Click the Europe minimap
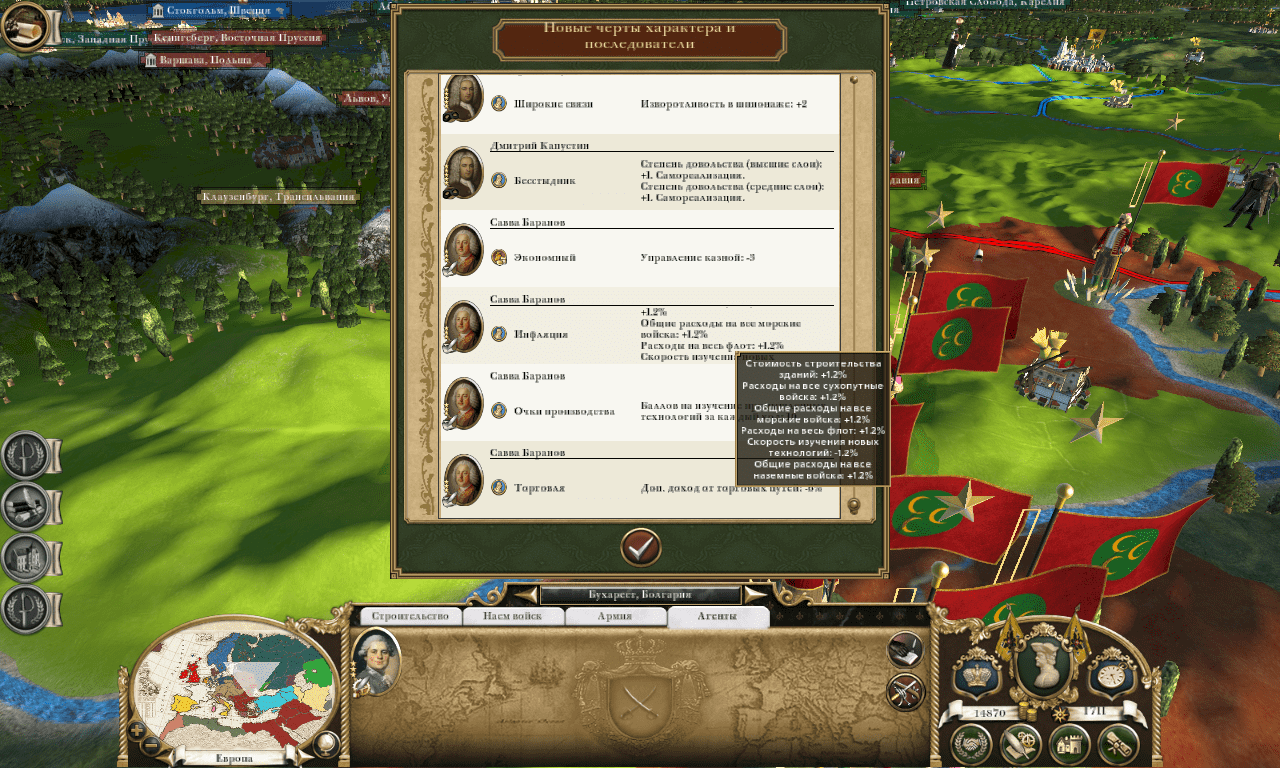1280x768 pixels. pyautogui.click(x=233, y=689)
